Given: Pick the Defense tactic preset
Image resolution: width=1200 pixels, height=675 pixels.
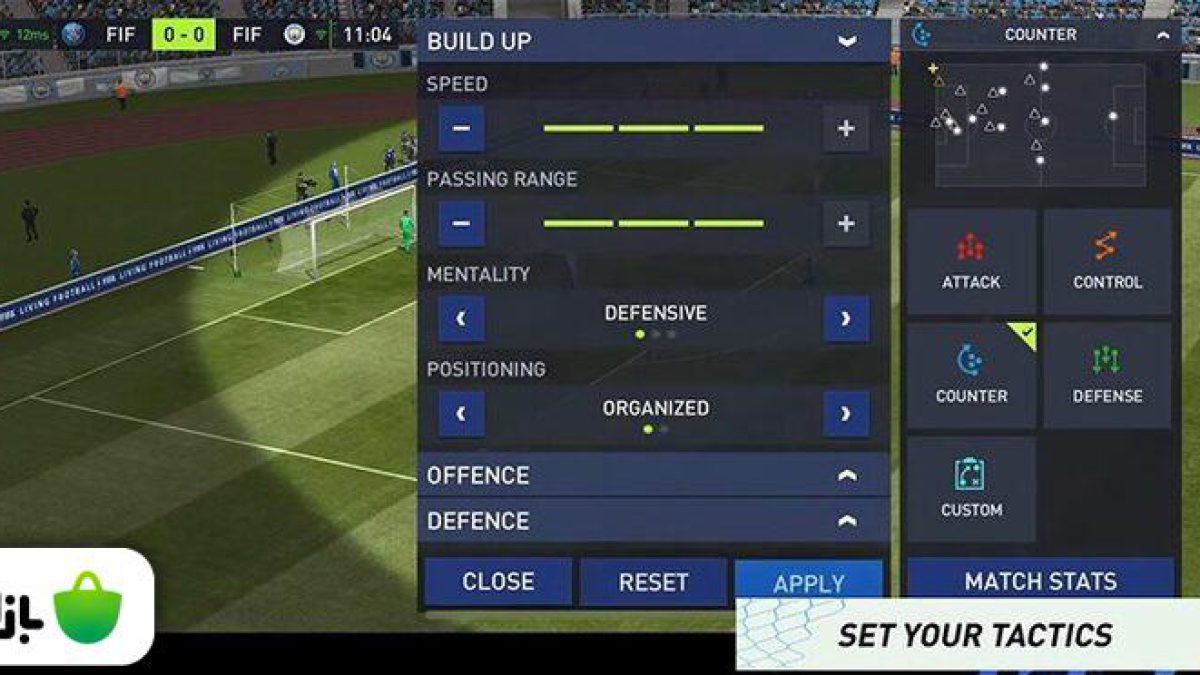Looking at the screenshot, I should [1107, 376].
